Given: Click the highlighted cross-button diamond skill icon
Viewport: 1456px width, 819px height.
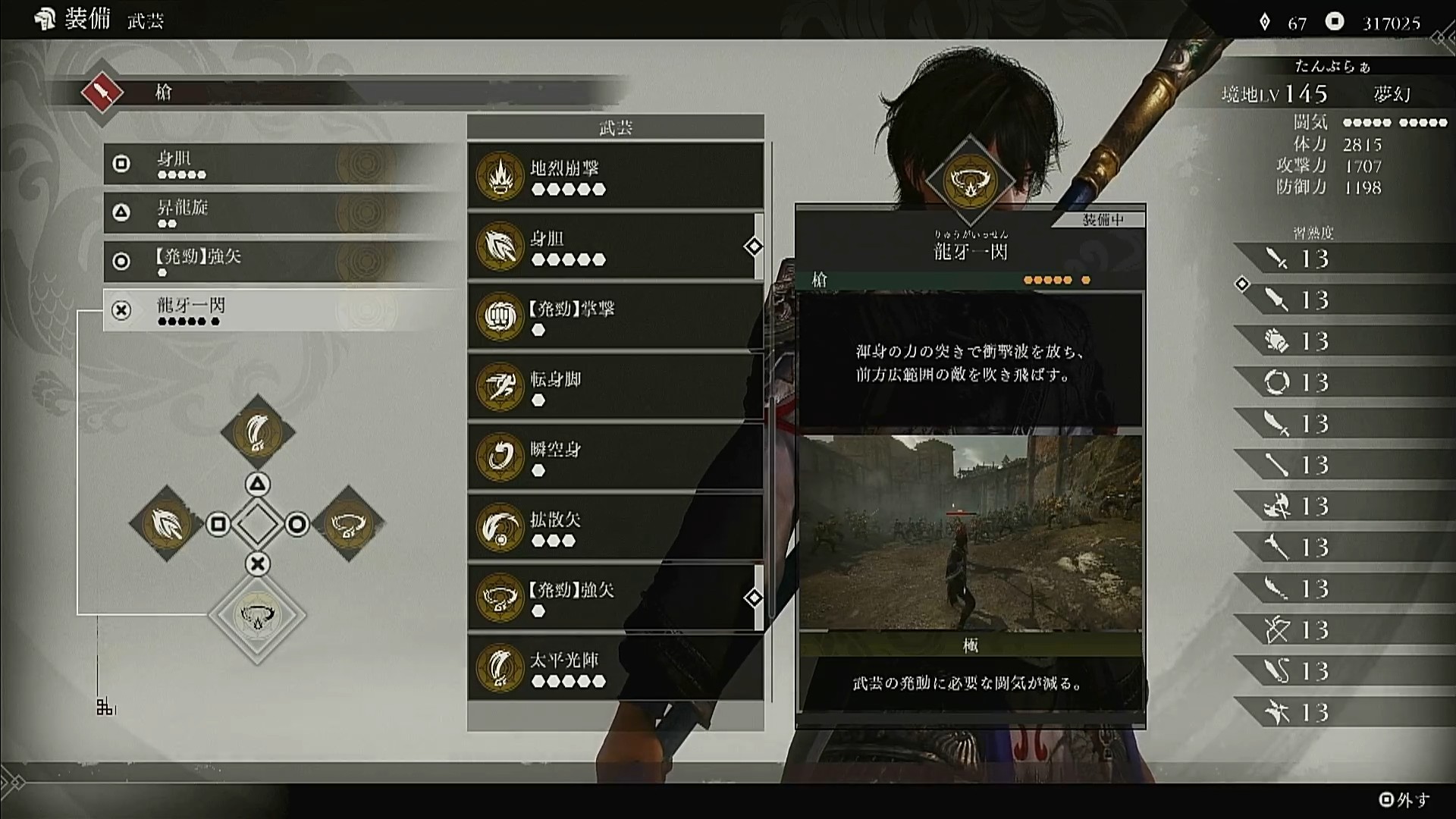Looking at the screenshot, I should point(258,615).
